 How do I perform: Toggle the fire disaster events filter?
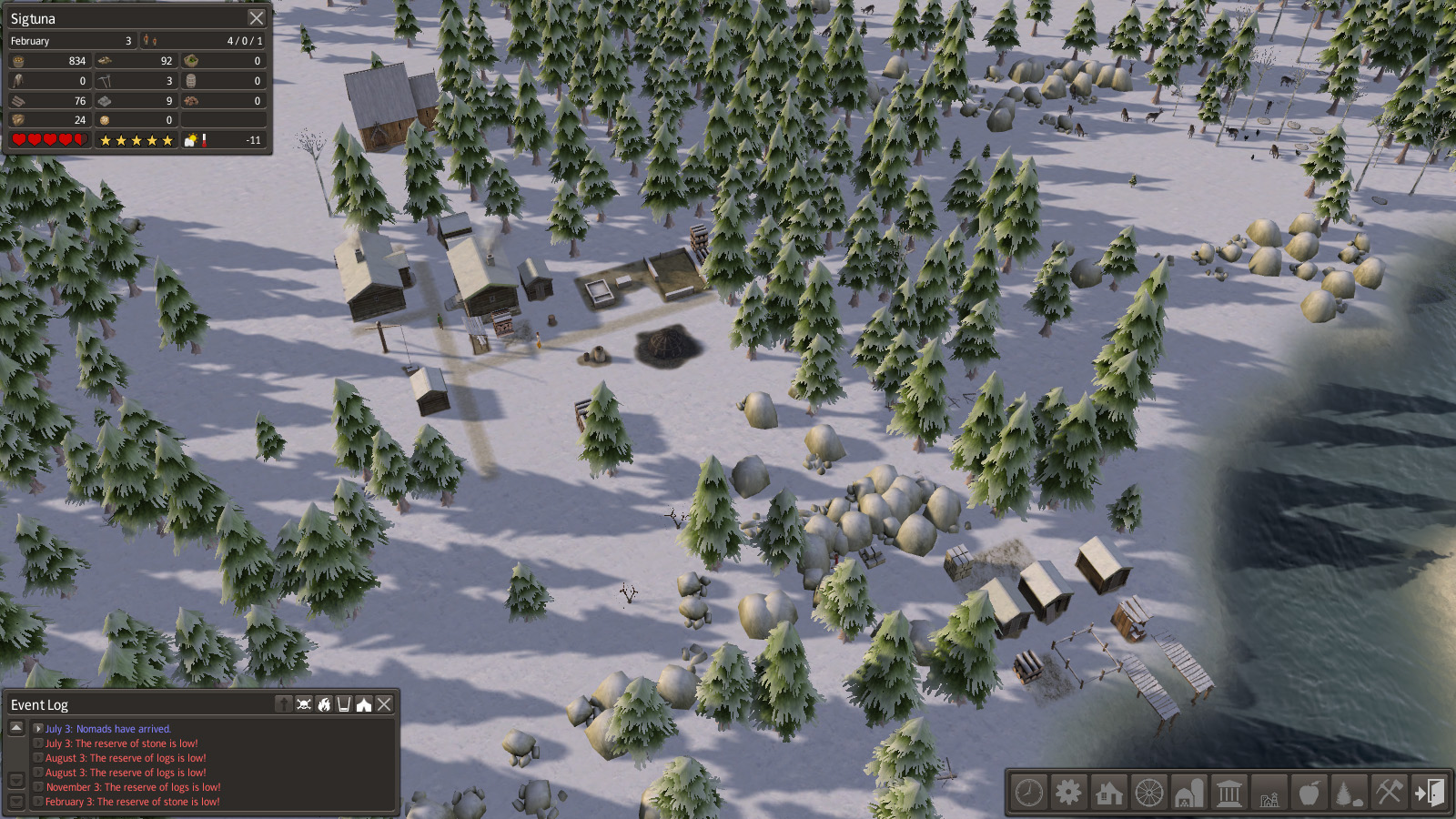point(324,704)
